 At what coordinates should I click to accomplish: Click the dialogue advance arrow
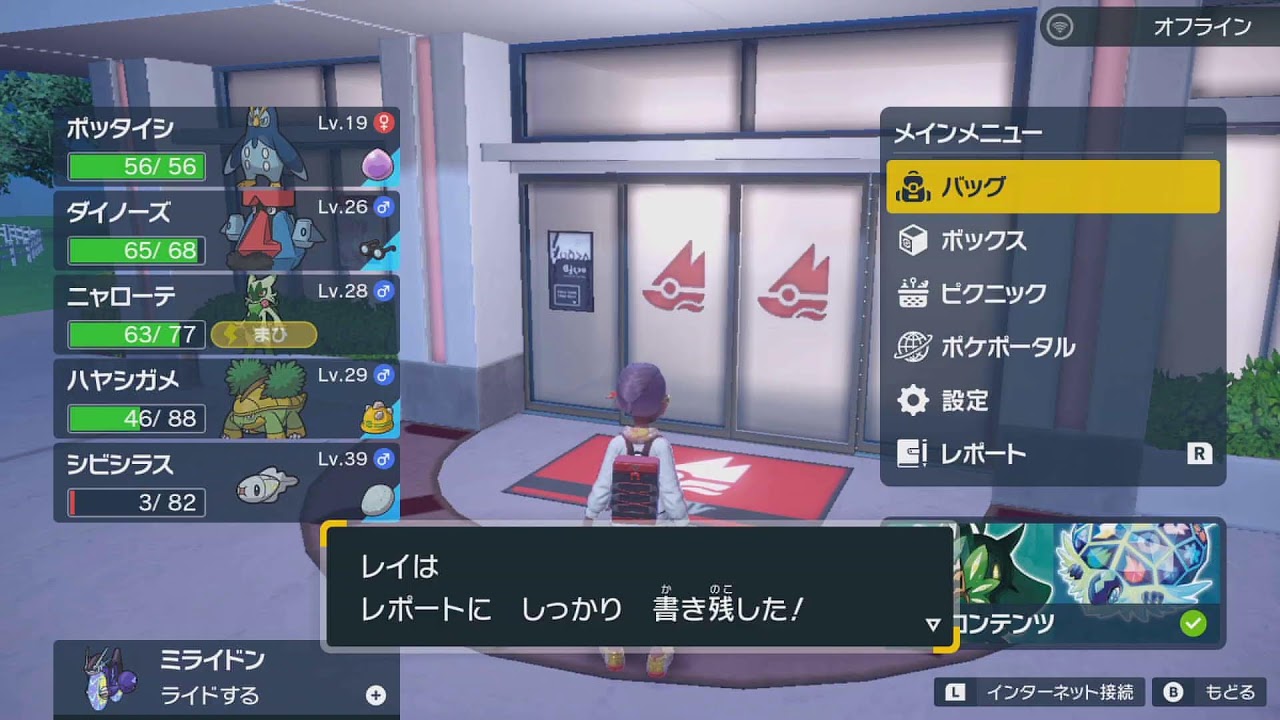(x=934, y=622)
